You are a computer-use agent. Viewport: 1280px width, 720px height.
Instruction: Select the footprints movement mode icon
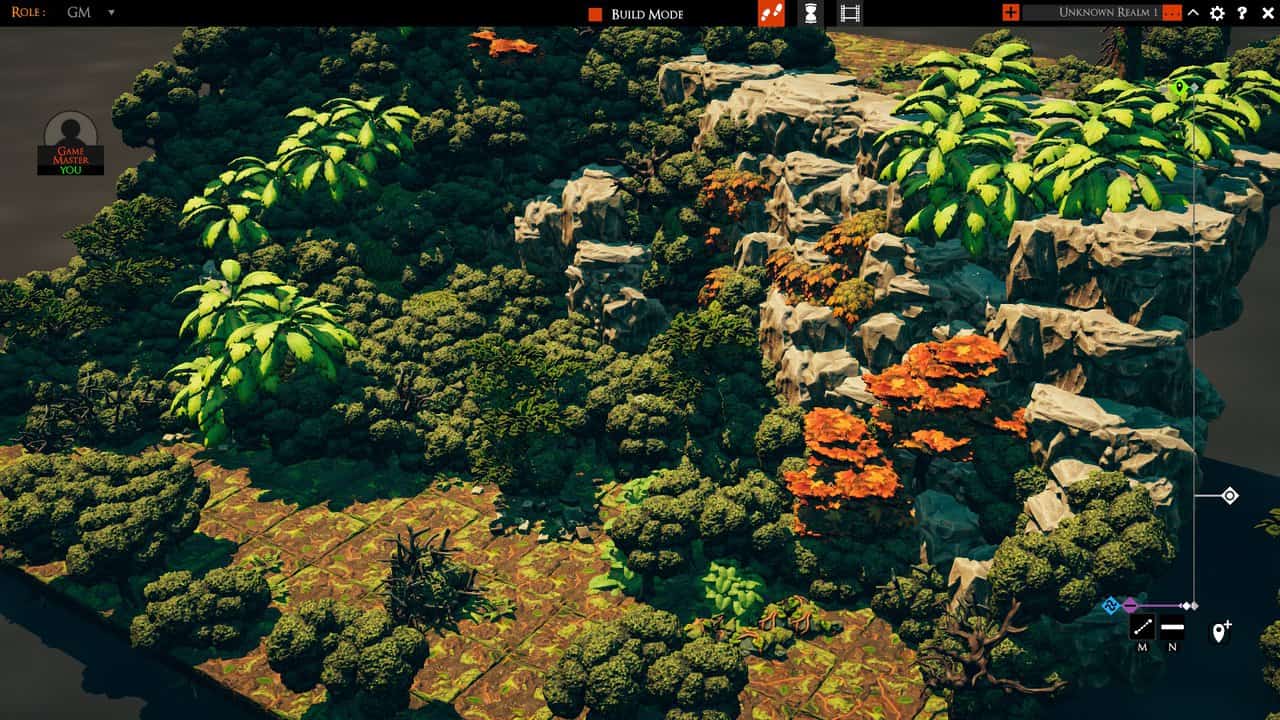pyautogui.click(x=770, y=13)
